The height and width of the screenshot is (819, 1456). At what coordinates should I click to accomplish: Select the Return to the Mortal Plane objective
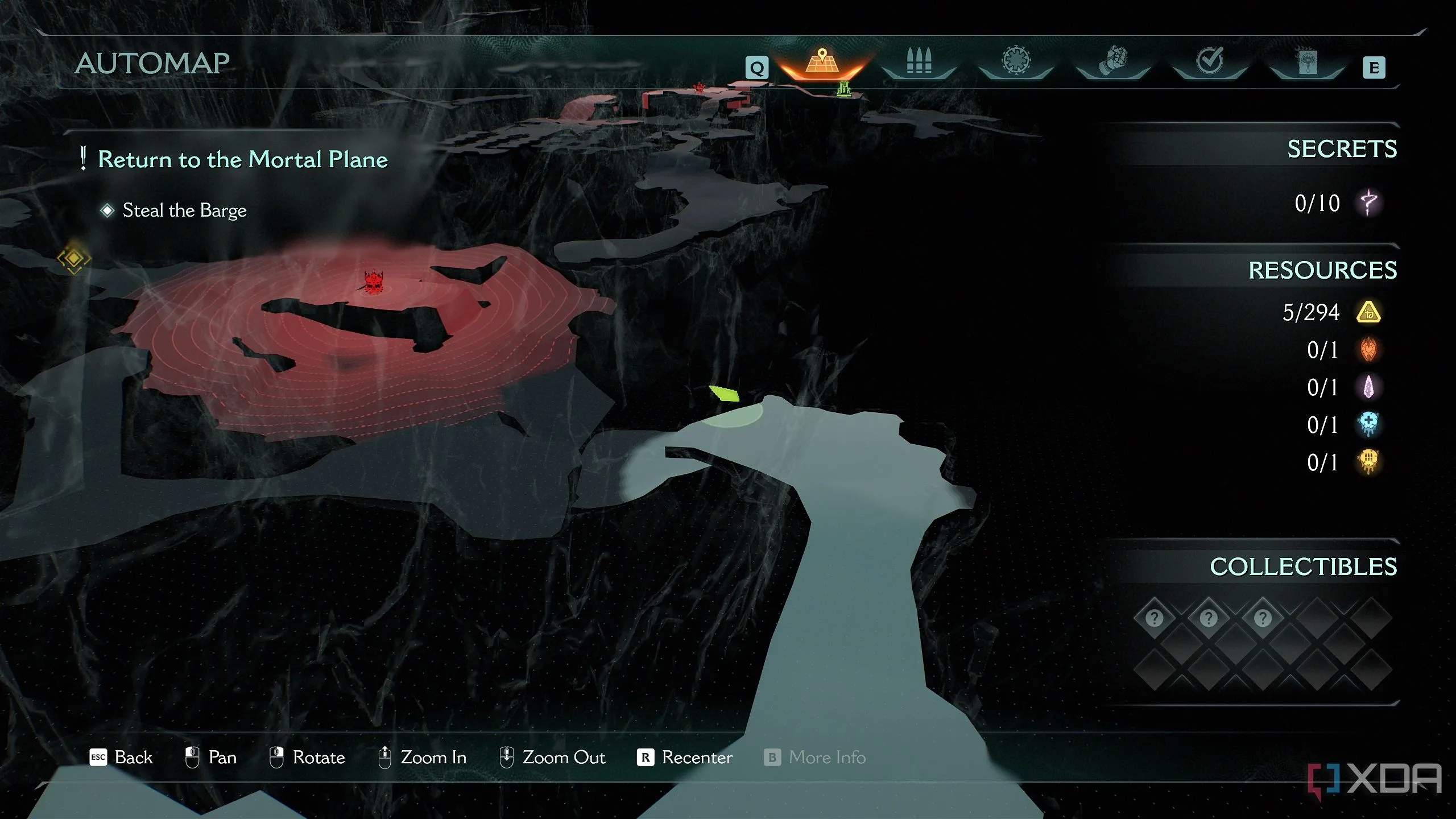point(242,159)
